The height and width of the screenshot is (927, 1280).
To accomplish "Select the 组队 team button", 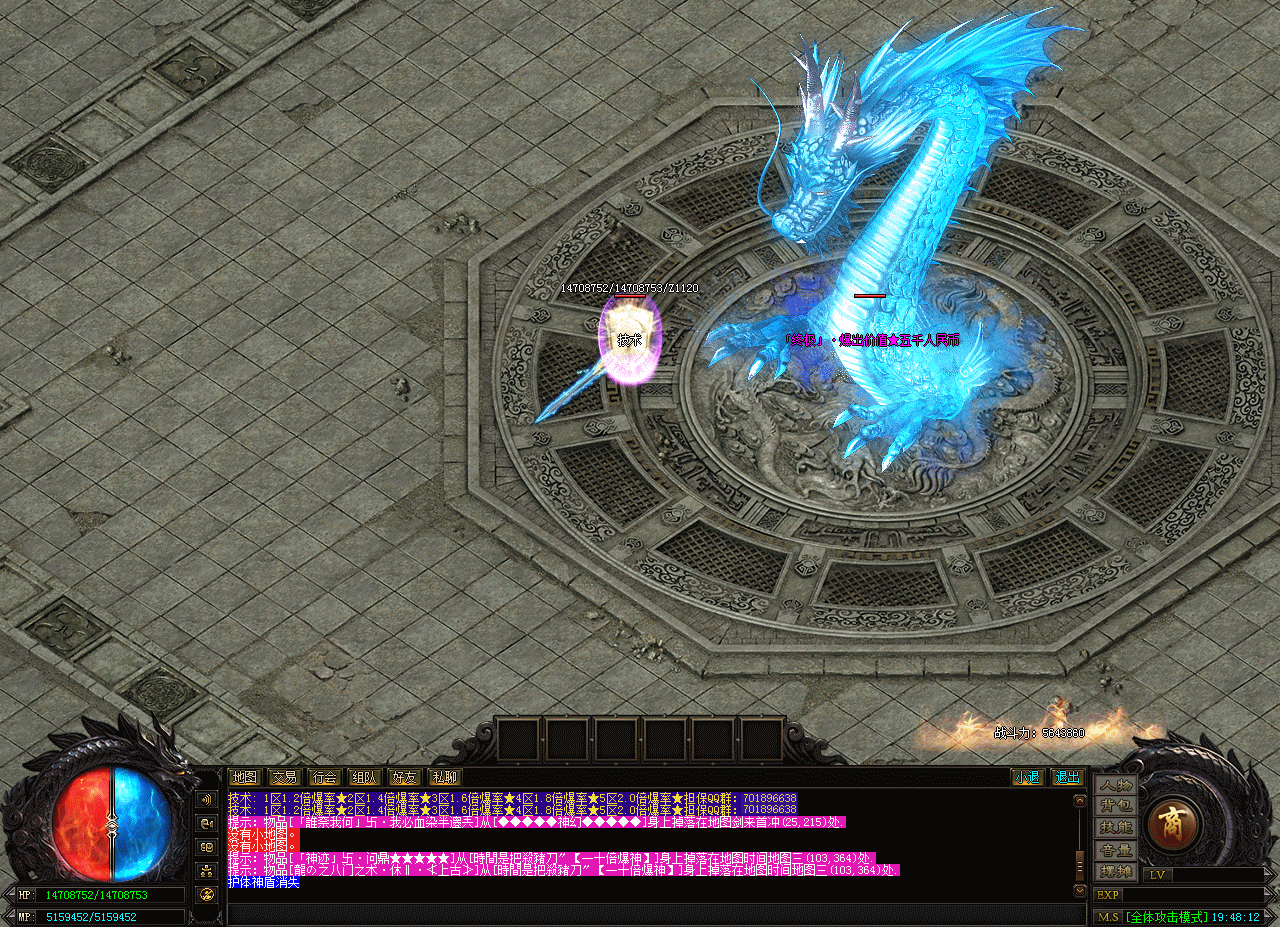I will click(364, 777).
